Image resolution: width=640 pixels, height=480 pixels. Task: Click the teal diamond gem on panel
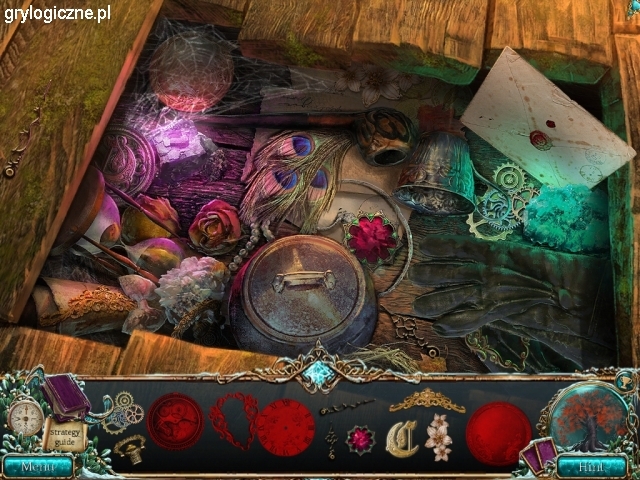point(320,373)
